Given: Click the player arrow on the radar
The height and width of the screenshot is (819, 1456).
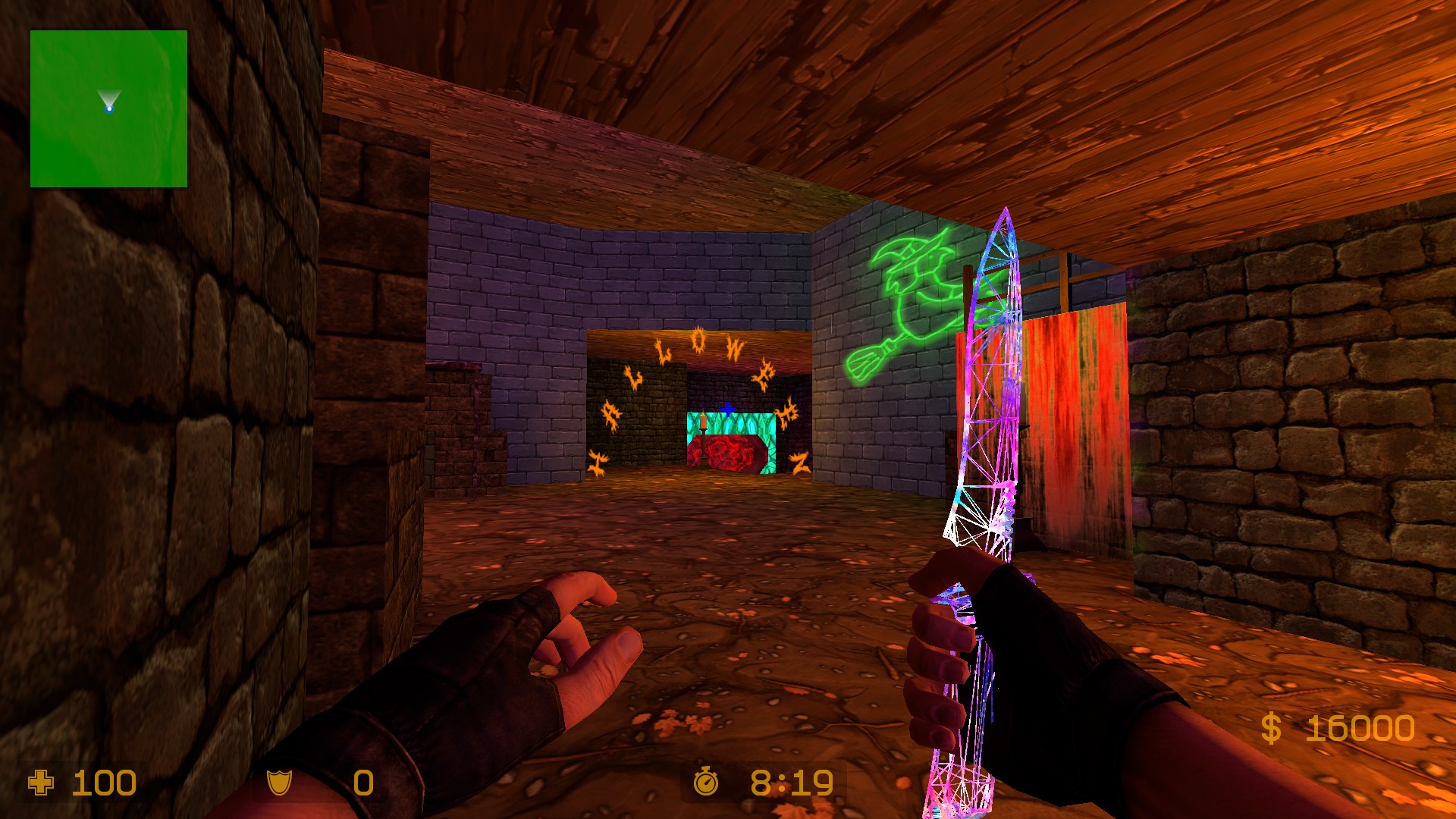Looking at the screenshot, I should (x=109, y=100).
